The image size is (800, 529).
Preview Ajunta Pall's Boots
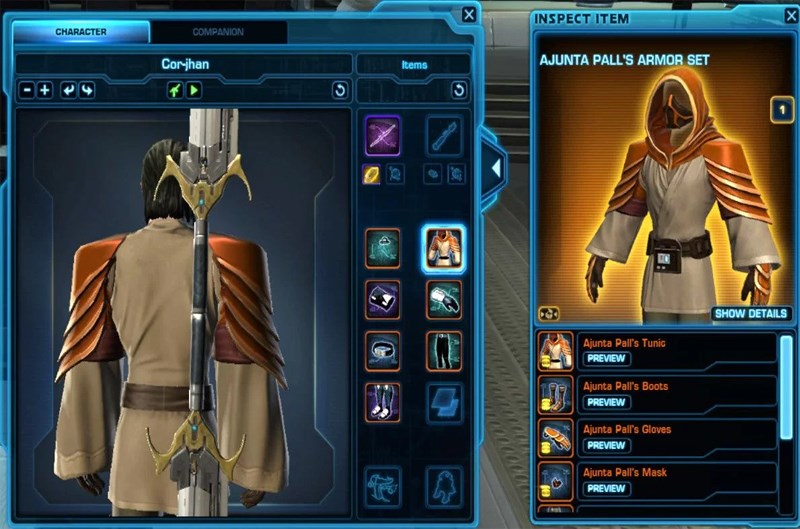coord(607,402)
